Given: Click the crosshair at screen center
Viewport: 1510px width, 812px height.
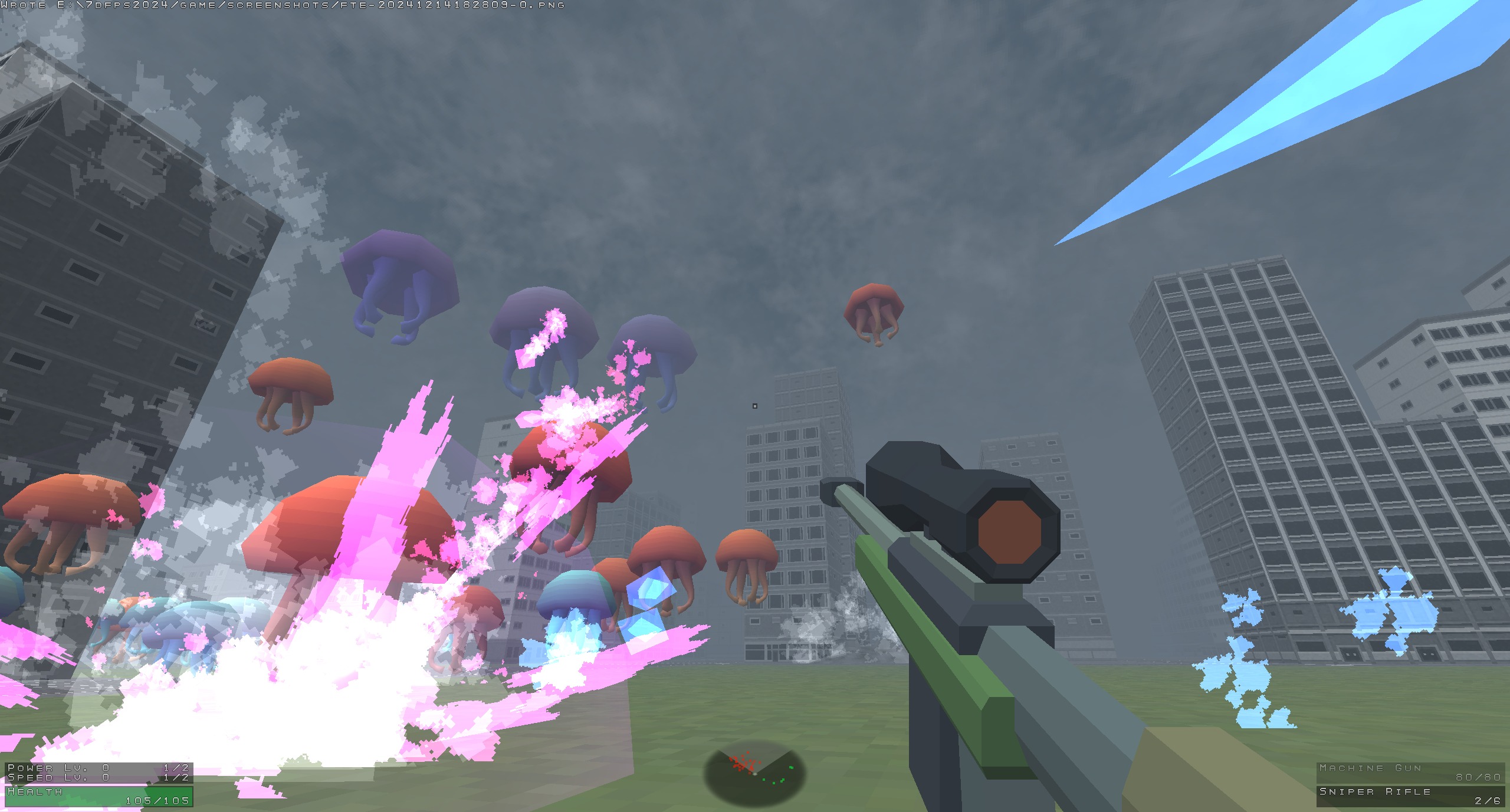Looking at the screenshot, I should point(755,406).
